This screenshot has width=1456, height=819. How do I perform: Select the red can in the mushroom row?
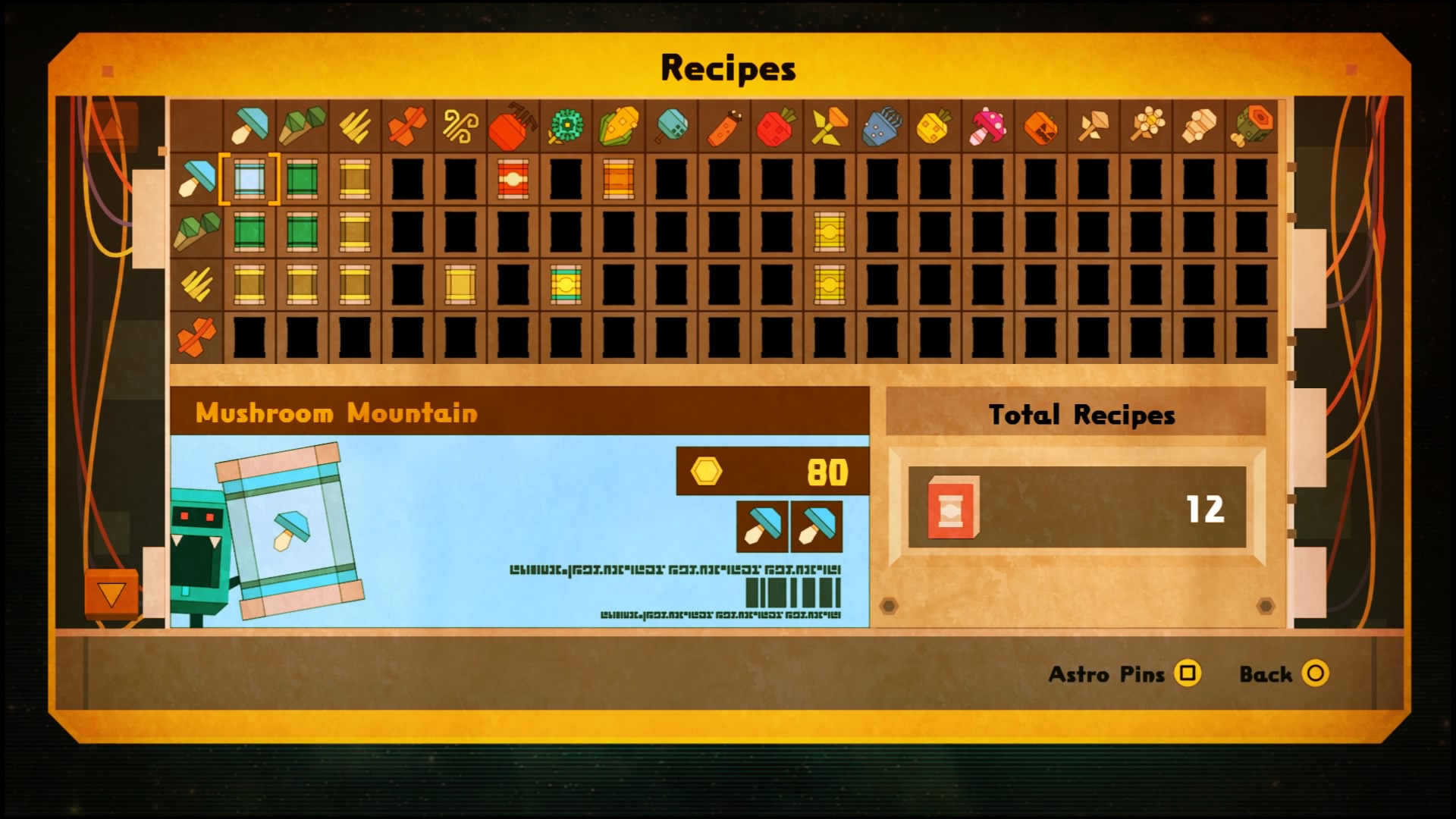(513, 180)
